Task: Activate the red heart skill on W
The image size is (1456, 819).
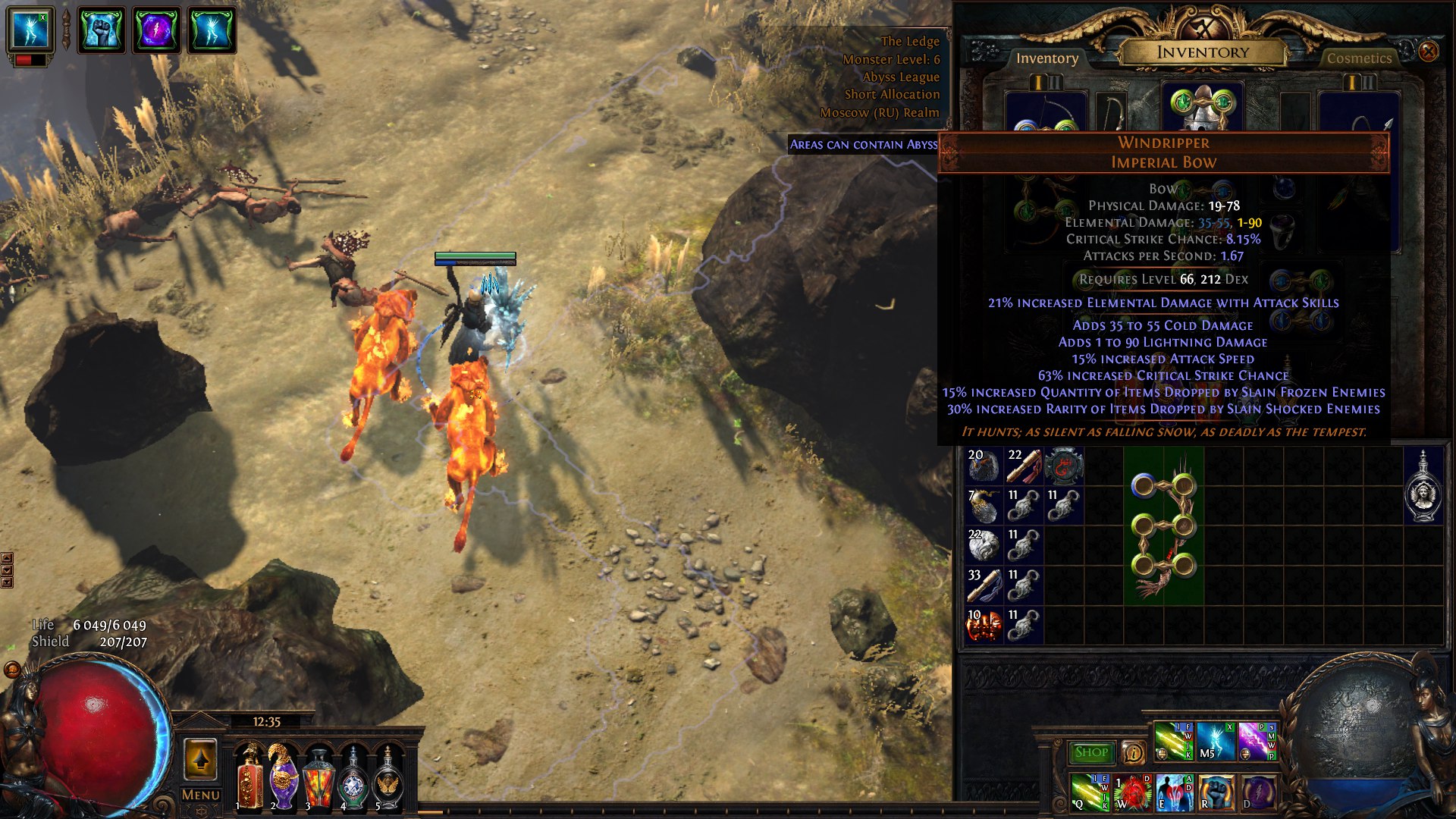Action: 1132,792
